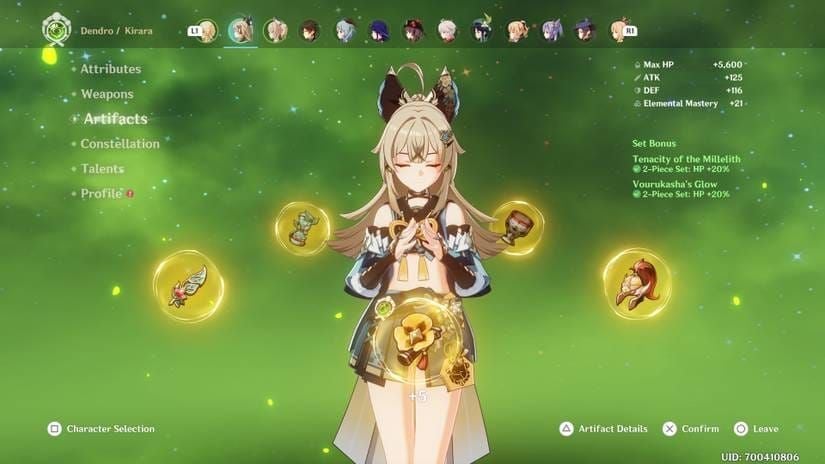
Task: Go to the Weapons section
Action: (x=107, y=94)
